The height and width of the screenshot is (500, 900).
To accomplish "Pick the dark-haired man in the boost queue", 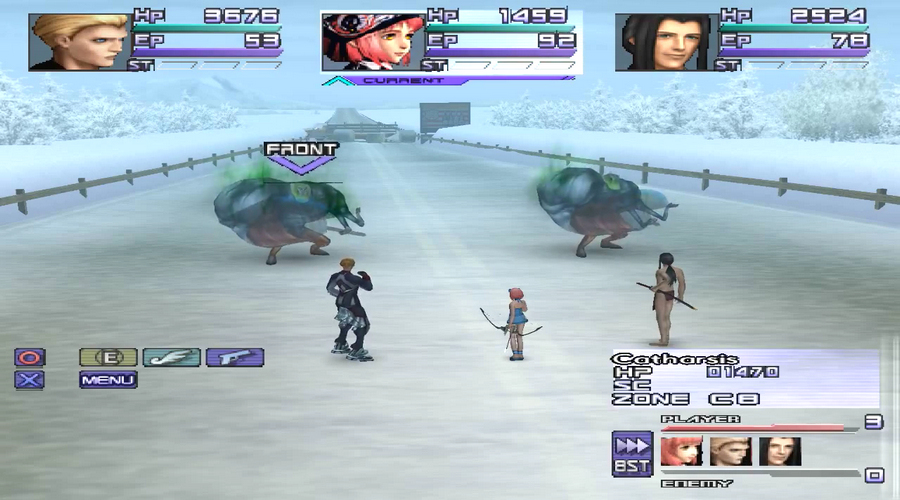I will (x=779, y=452).
